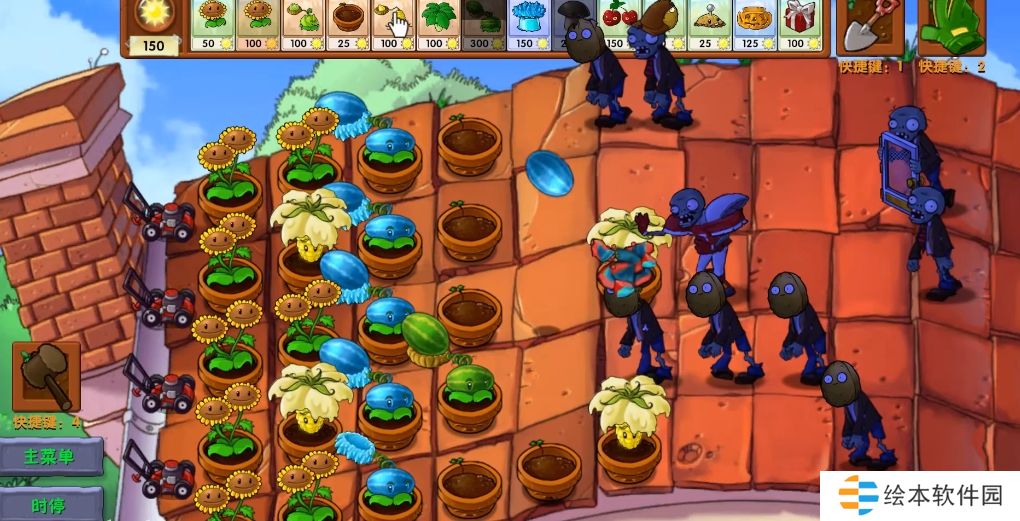Open the 主菜单 main menu
Viewport: 1020px width, 521px height.
coord(52,457)
